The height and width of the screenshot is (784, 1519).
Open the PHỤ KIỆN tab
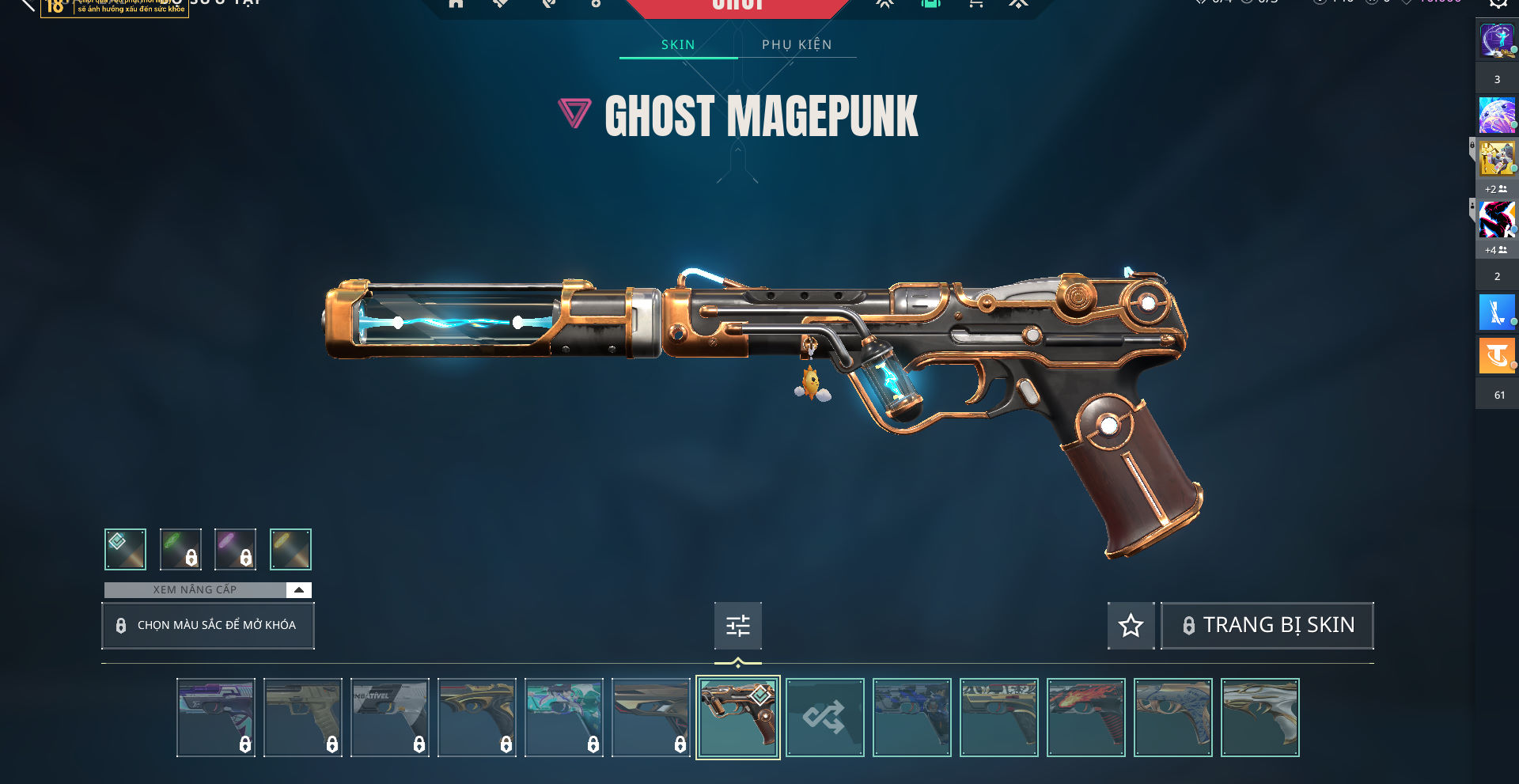(797, 45)
